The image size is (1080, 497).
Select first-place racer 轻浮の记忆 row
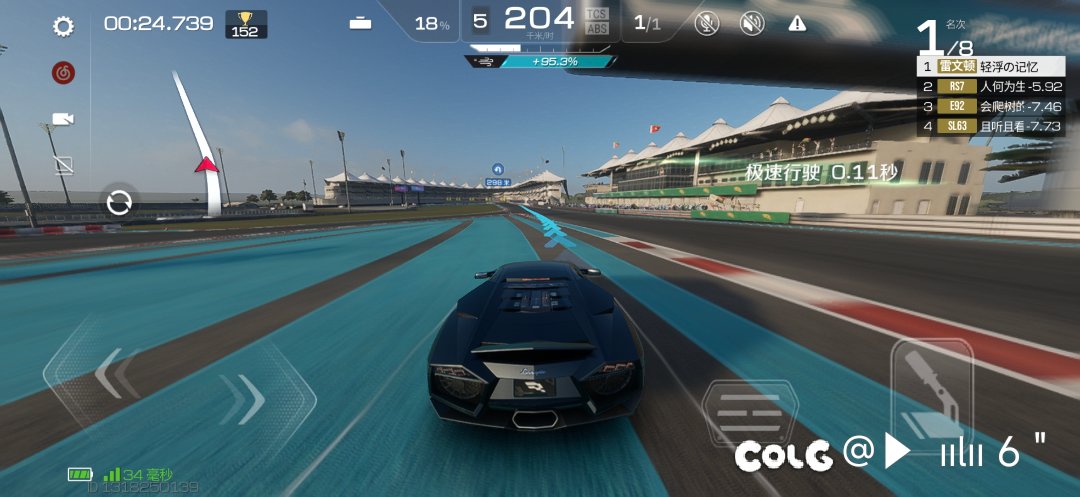coord(990,66)
